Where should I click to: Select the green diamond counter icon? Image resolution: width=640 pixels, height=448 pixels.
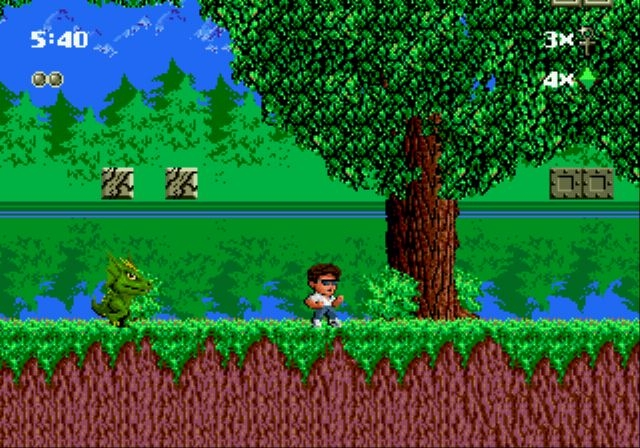tap(587, 77)
